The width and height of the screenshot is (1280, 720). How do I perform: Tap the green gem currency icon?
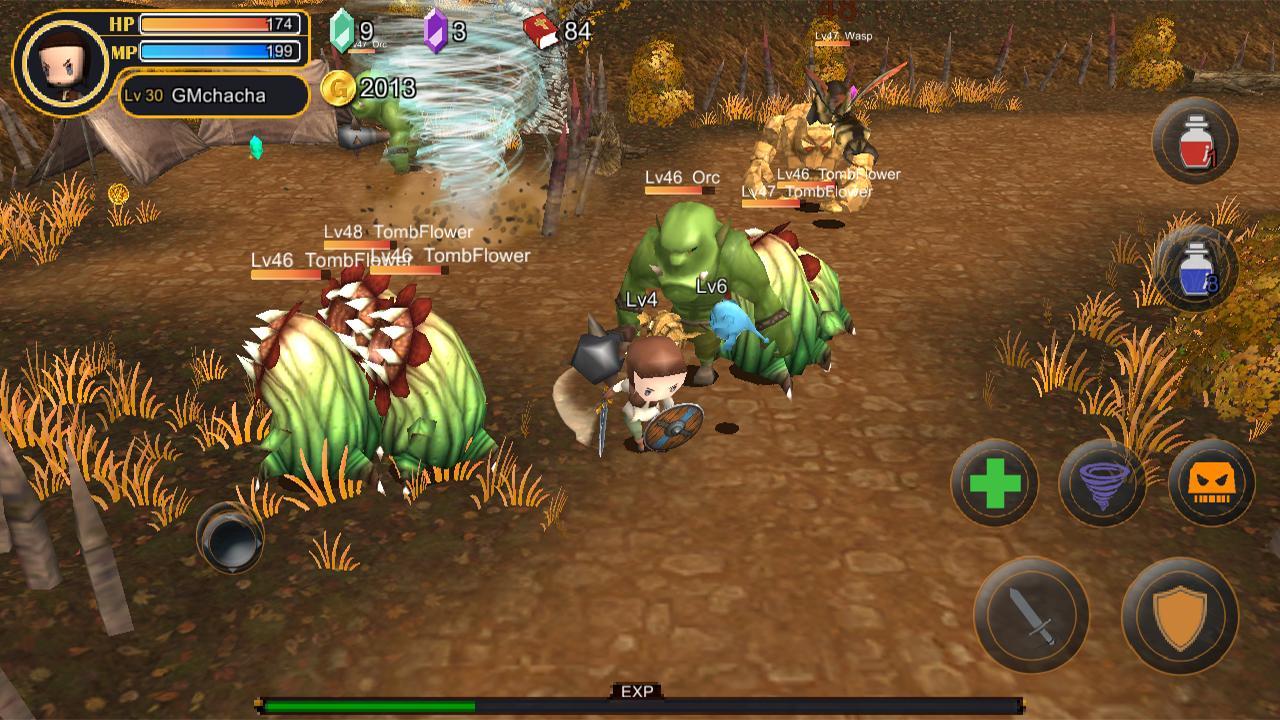click(x=342, y=31)
